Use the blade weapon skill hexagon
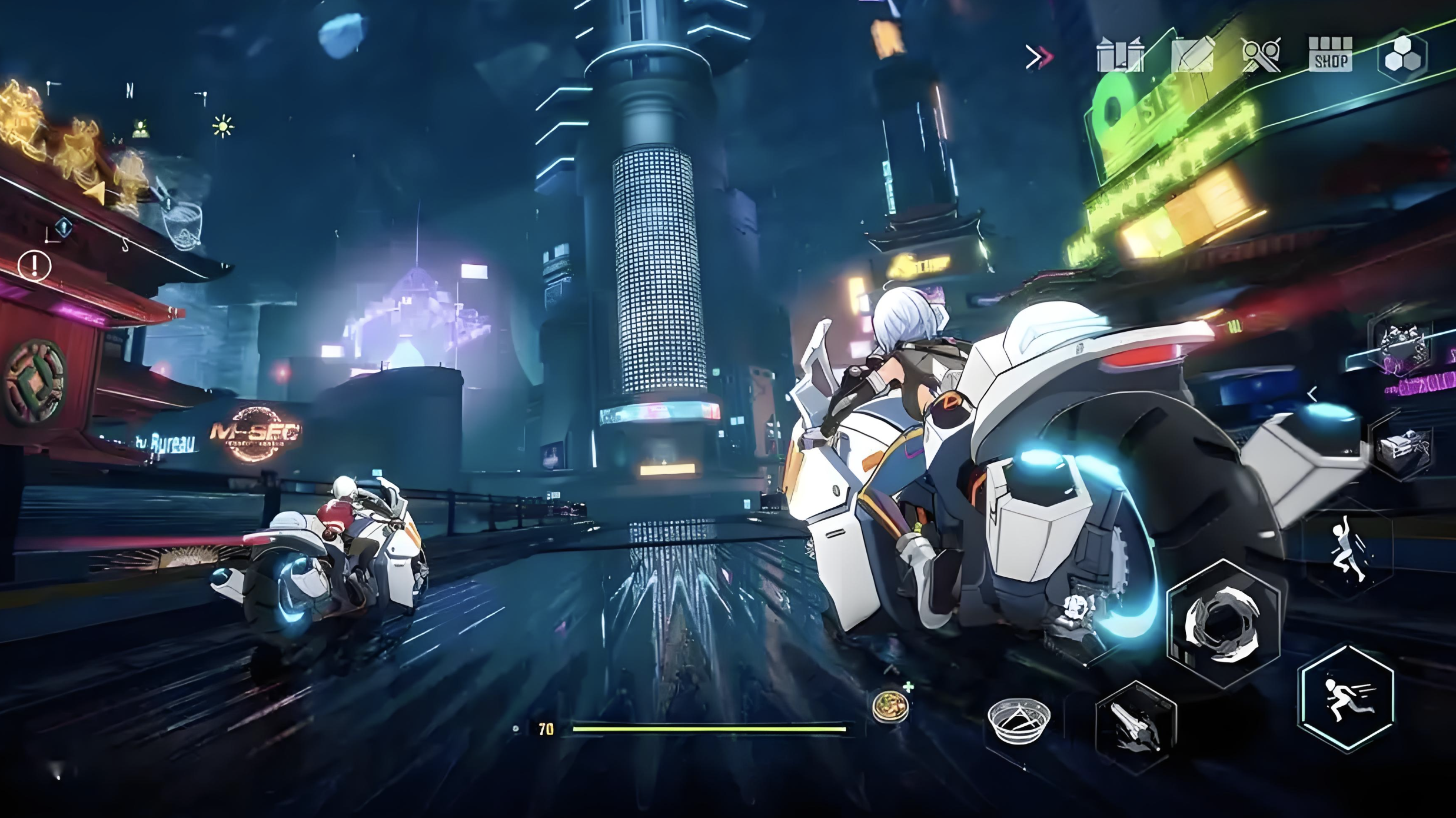This screenshot has height=818, width=1456. [x=1135, y=727]
